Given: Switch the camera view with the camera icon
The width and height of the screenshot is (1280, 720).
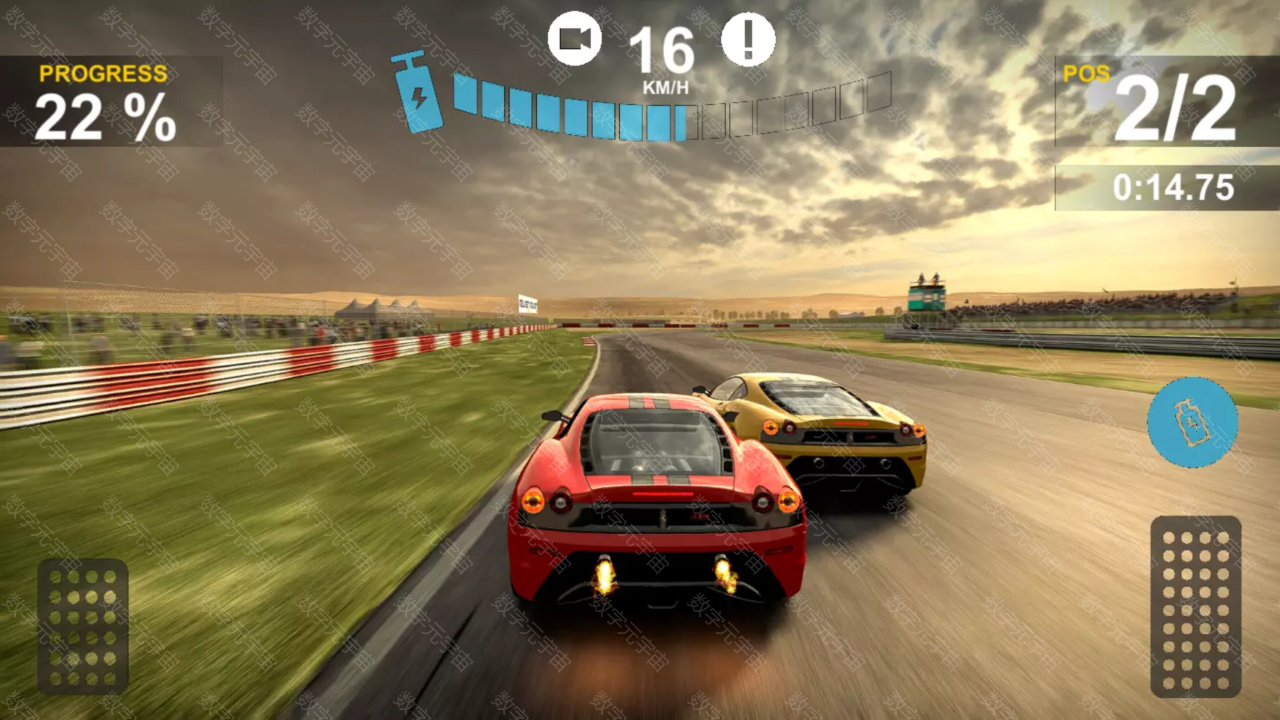Looking at the screenshot, I should tap(574, 39).
